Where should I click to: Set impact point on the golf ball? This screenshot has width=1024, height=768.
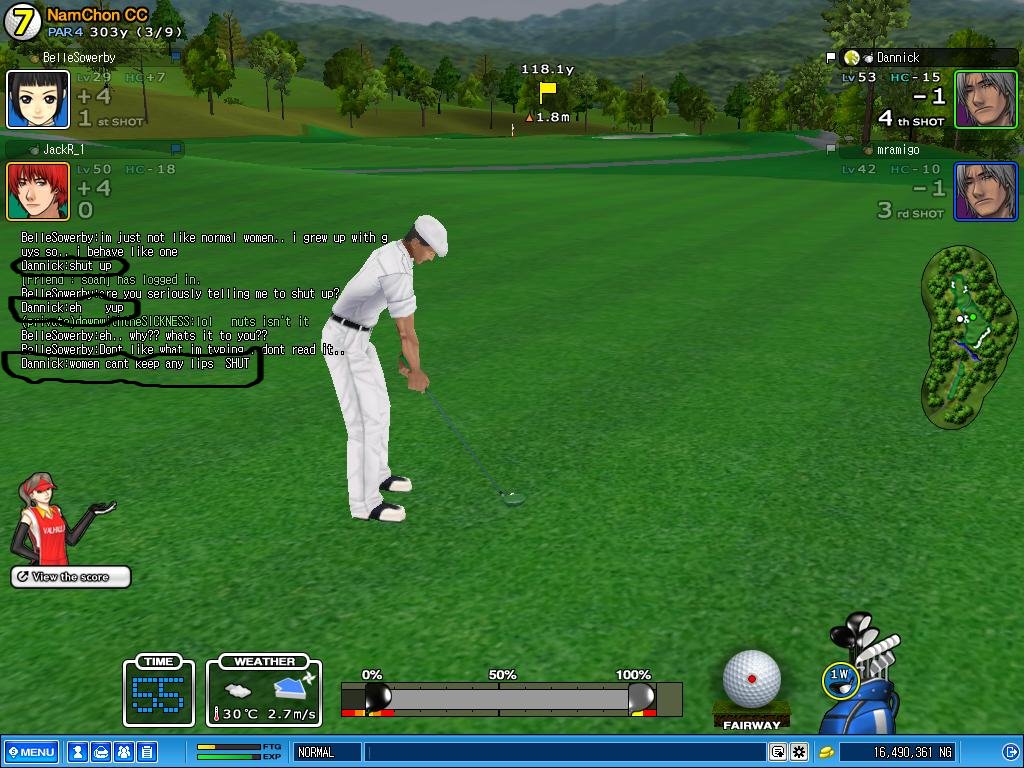coord(751,679)
